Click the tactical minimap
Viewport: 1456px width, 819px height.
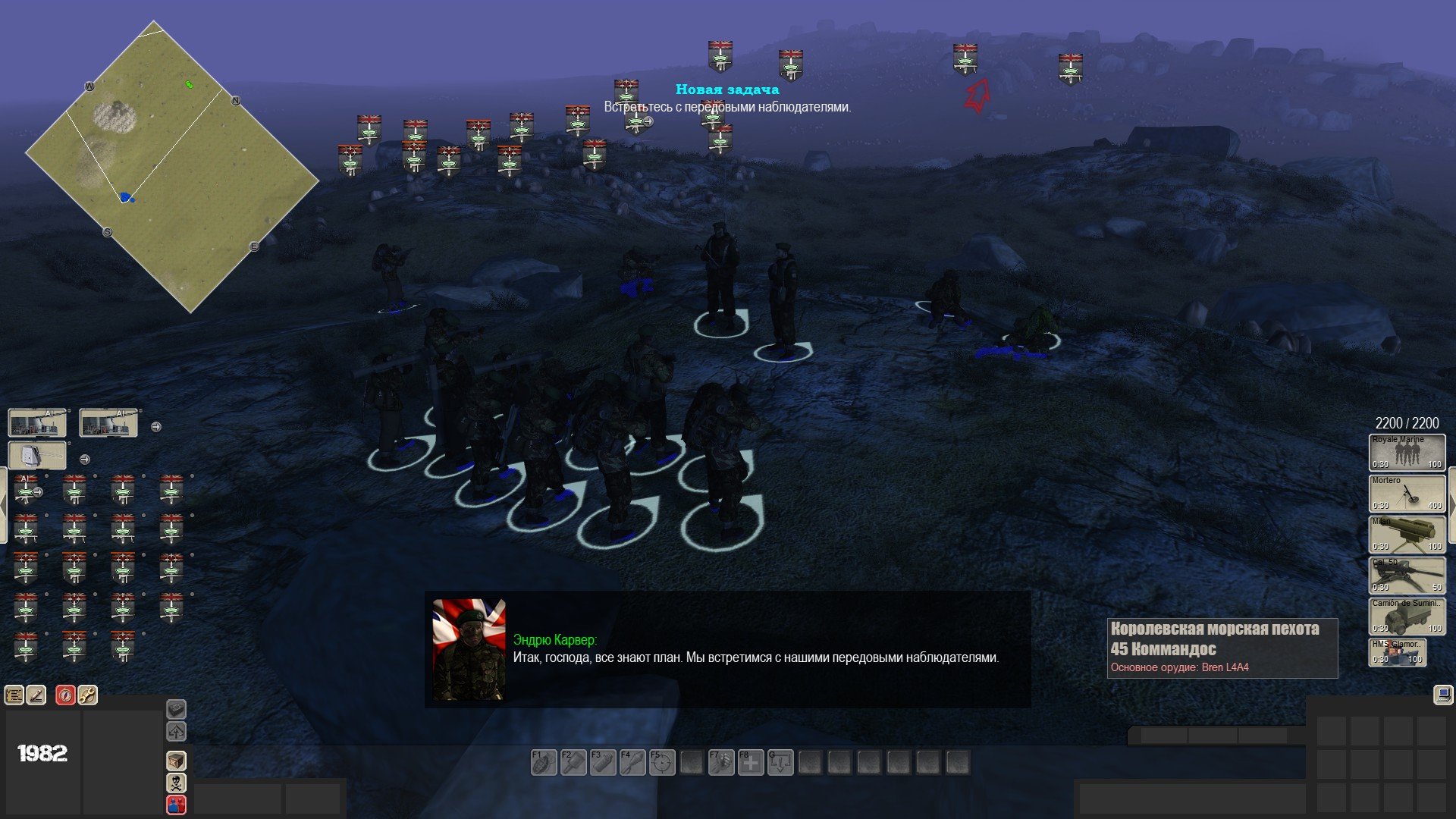point(172,167)
